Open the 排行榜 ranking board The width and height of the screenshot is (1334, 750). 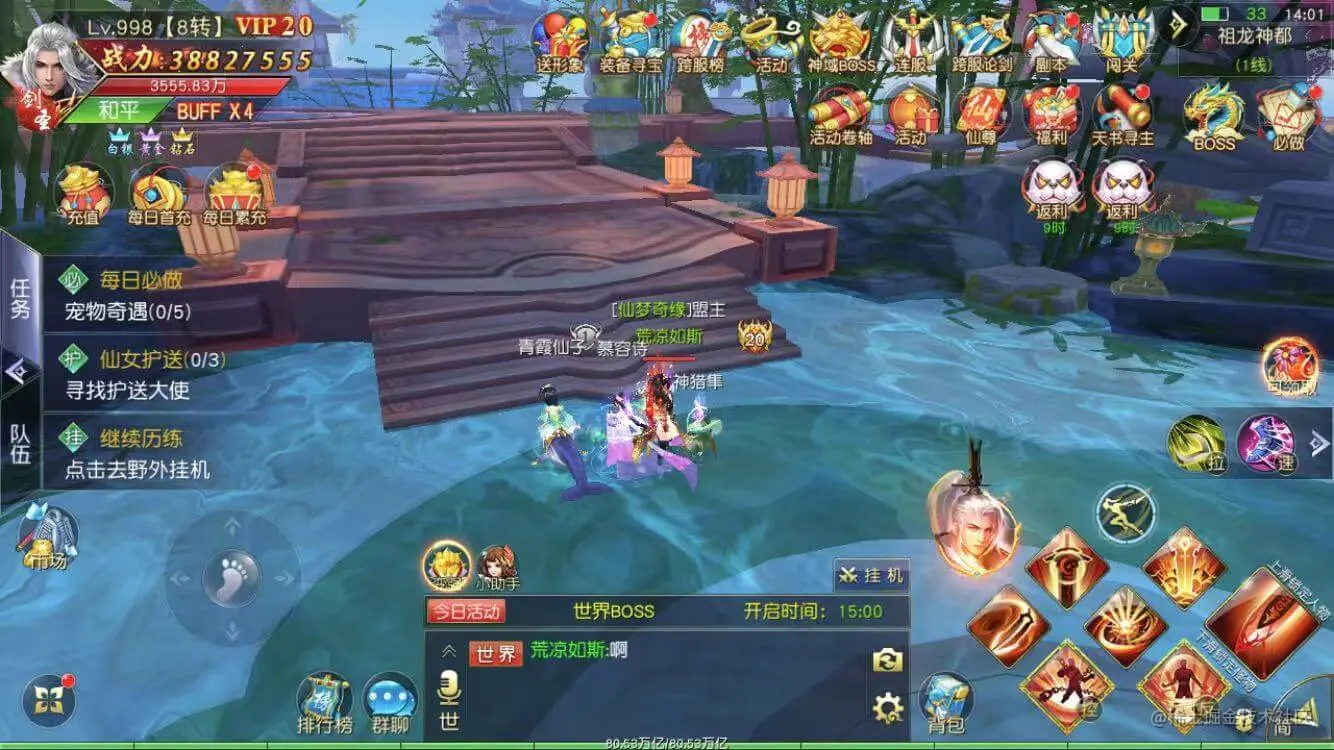click(325, 700)
